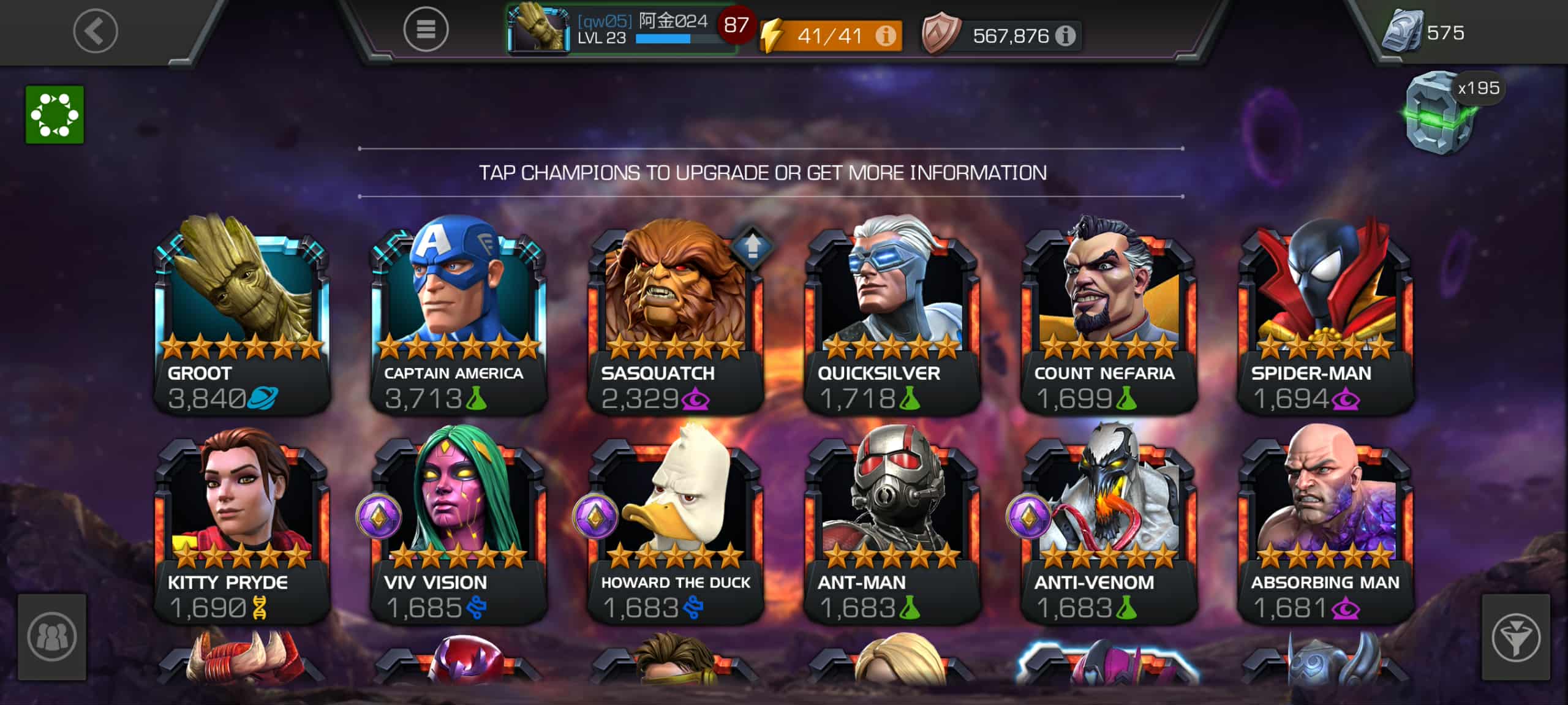Open the player profile with Groot avatar
The height and width of the screenshot is (705, 1568).
[539, 29]
